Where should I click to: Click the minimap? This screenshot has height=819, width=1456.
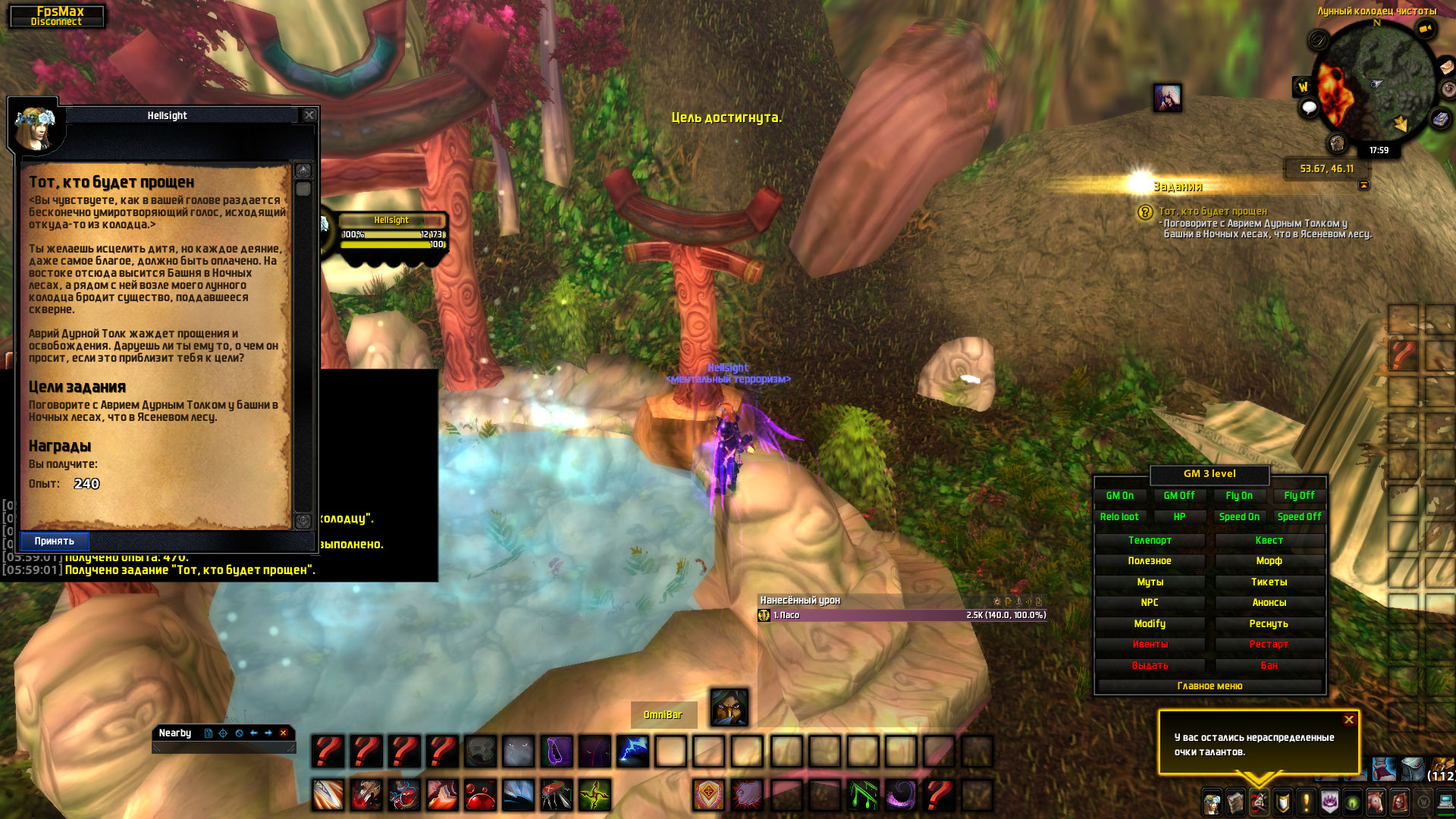[1374, 83]
